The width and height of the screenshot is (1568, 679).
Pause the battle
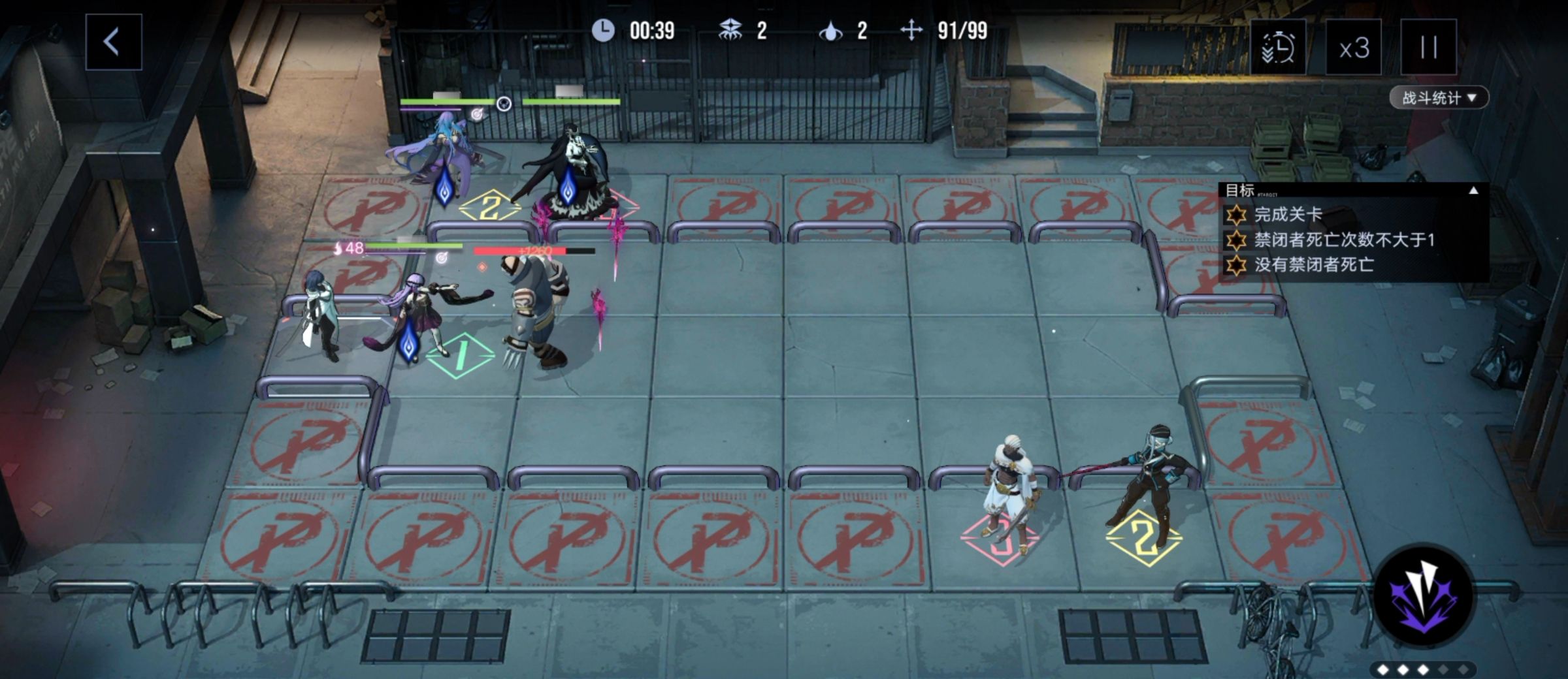(x=1428, y=48)
